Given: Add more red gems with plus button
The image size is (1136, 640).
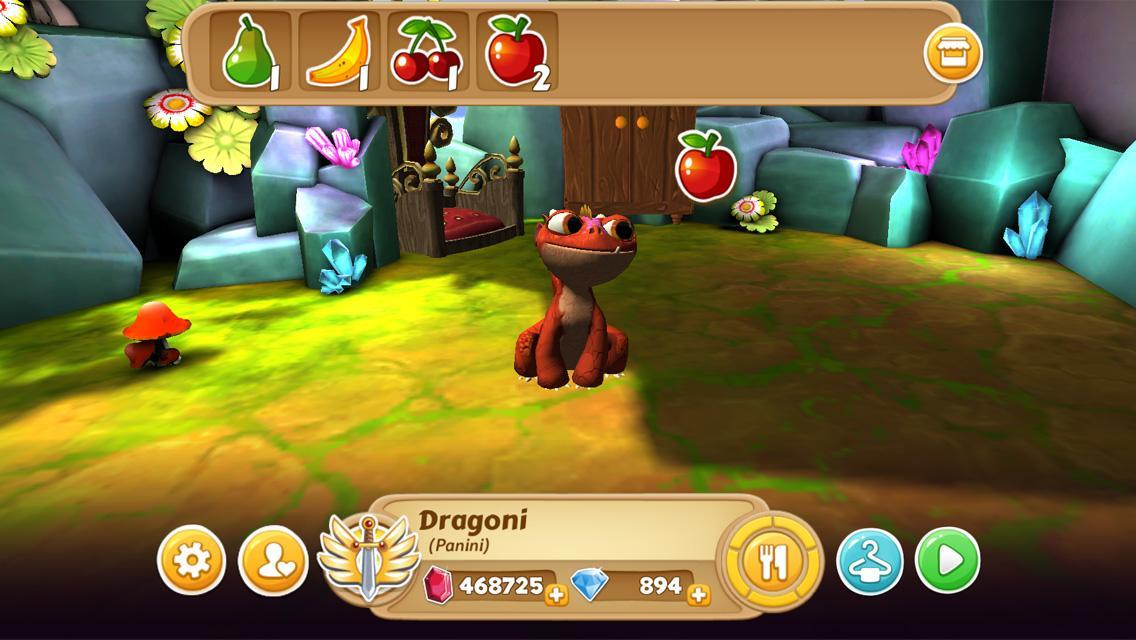Looking at the screenshot, I should pyautogui.click(x=557, y=595).
